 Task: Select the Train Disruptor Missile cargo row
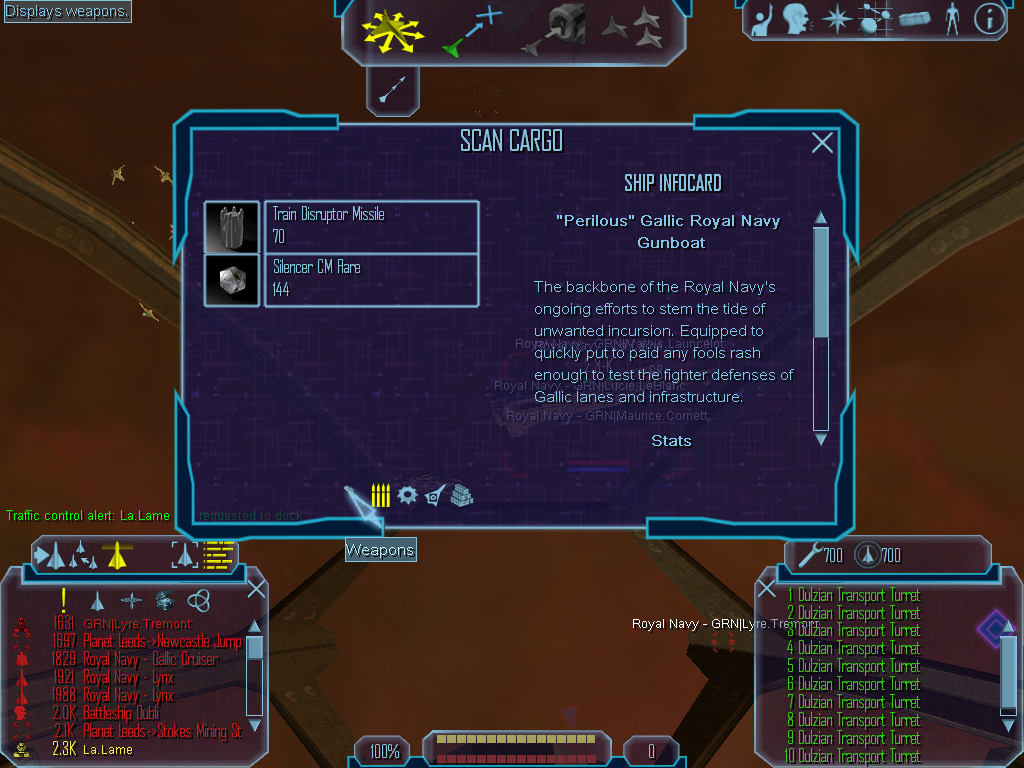370,227
